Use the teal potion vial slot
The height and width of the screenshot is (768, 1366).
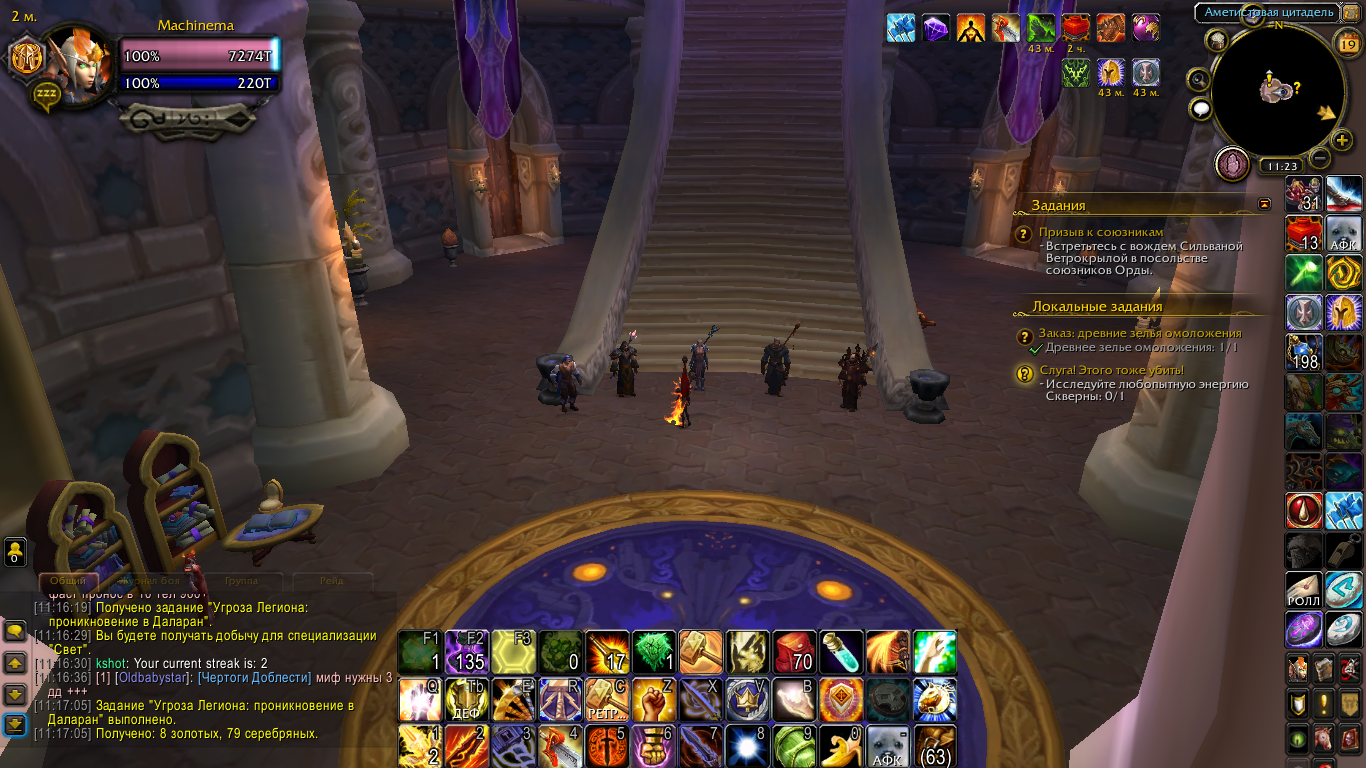(x=841, y=652)
